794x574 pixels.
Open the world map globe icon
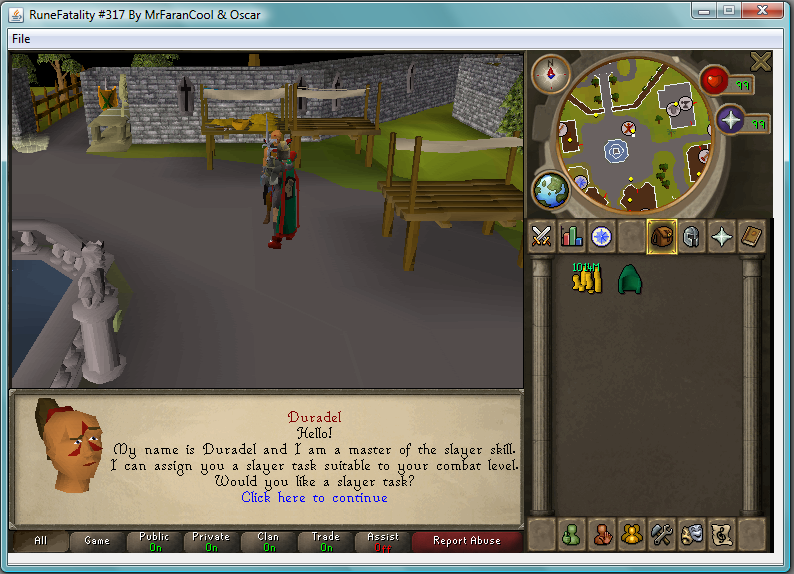pos(549,190)
